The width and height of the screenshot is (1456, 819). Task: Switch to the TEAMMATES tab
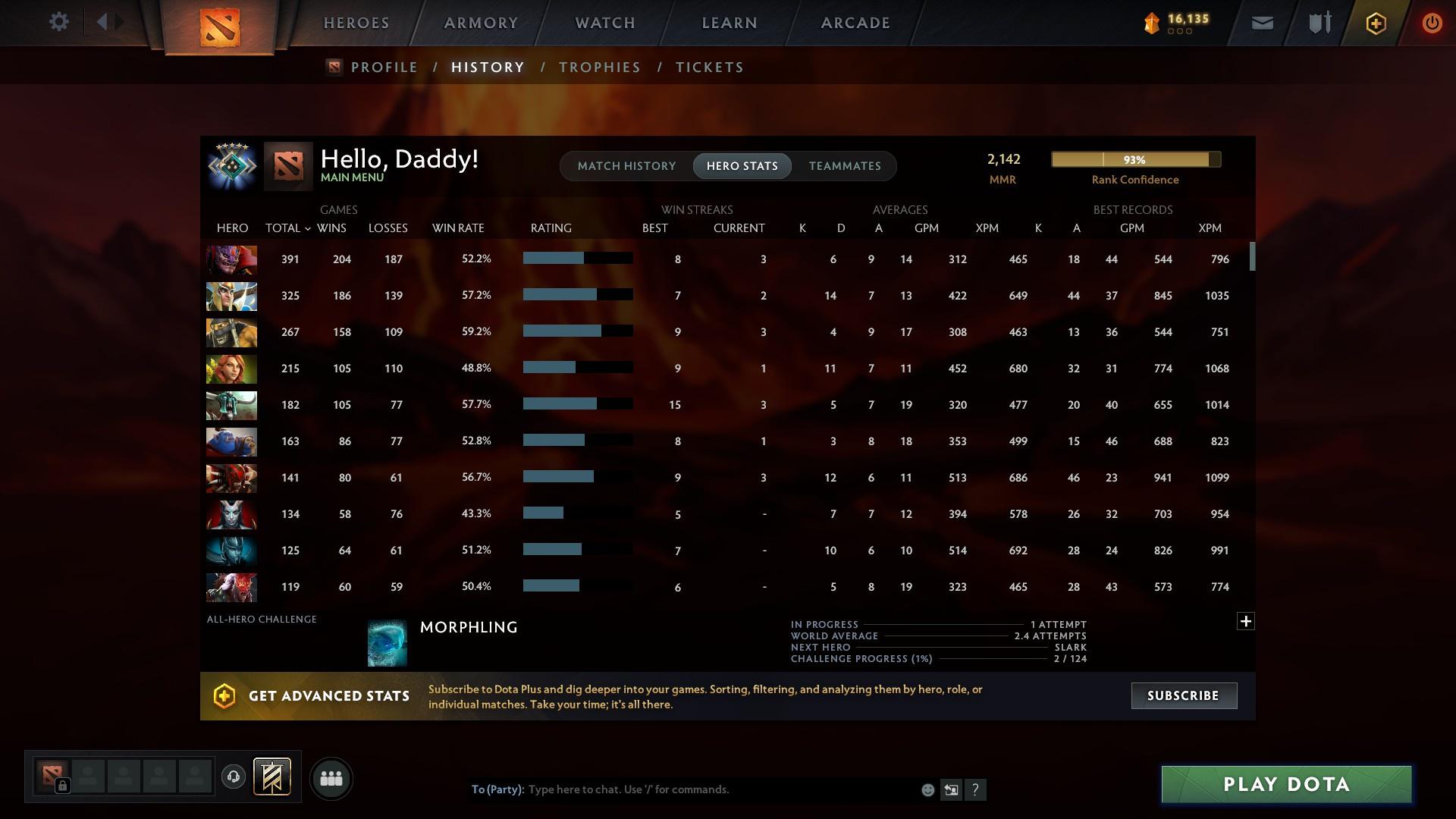pyautogui.click(x=845, y=165)
